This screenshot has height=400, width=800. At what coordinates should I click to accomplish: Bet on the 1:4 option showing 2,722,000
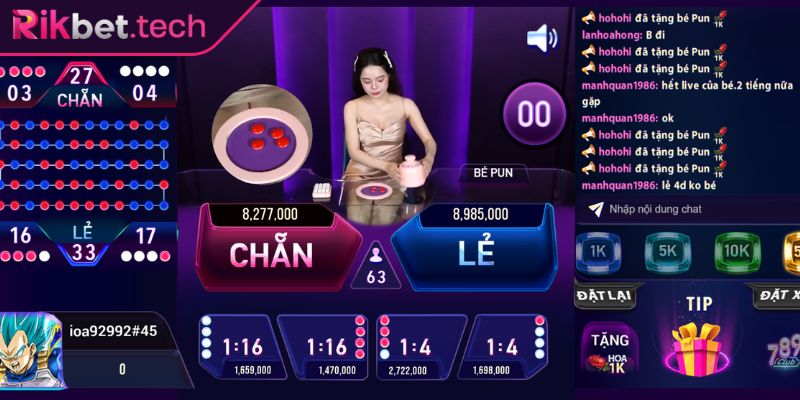418,349
